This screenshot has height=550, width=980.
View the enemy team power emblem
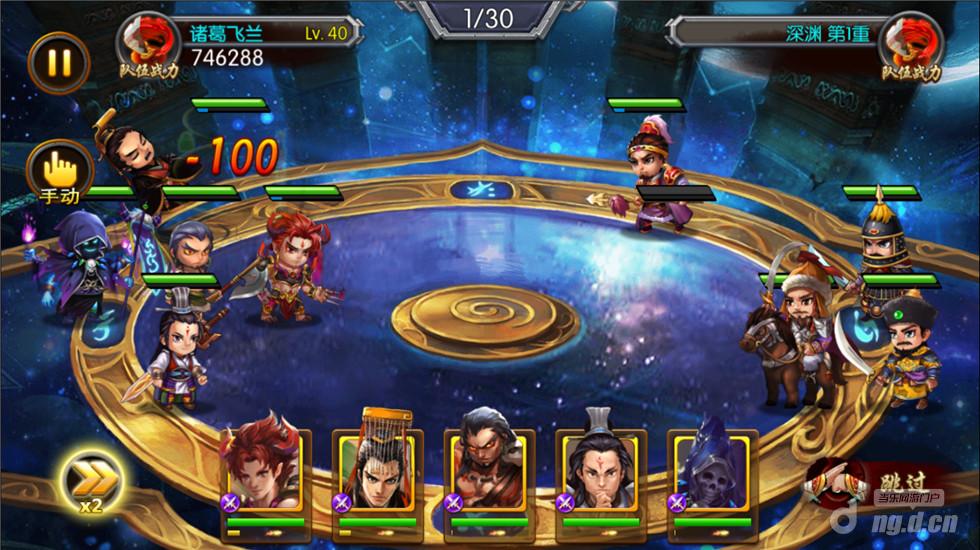(x=911, y=46)
